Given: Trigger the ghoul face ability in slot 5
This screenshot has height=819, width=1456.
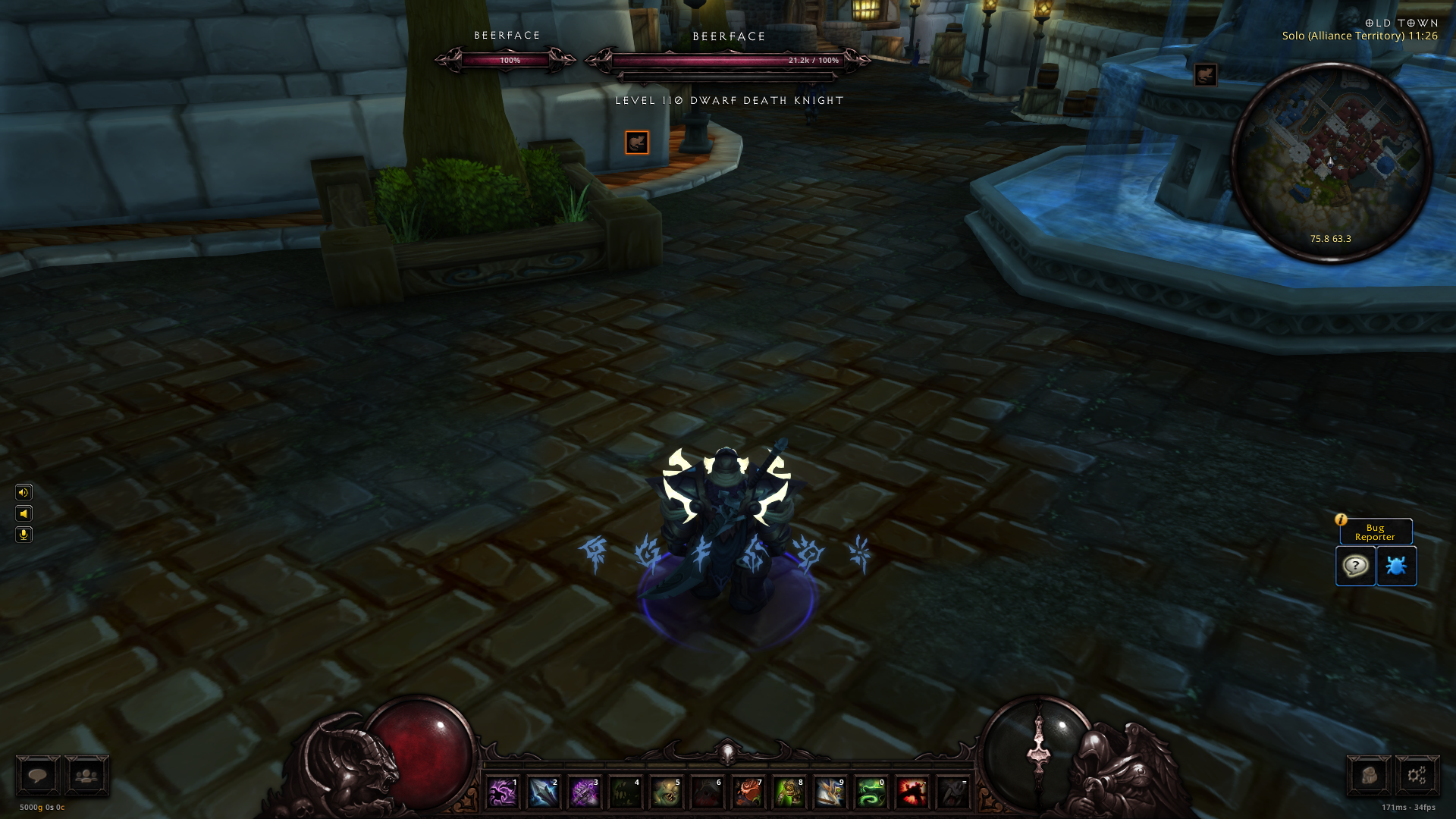Looking at the screenshot, I should pos(666,793).
